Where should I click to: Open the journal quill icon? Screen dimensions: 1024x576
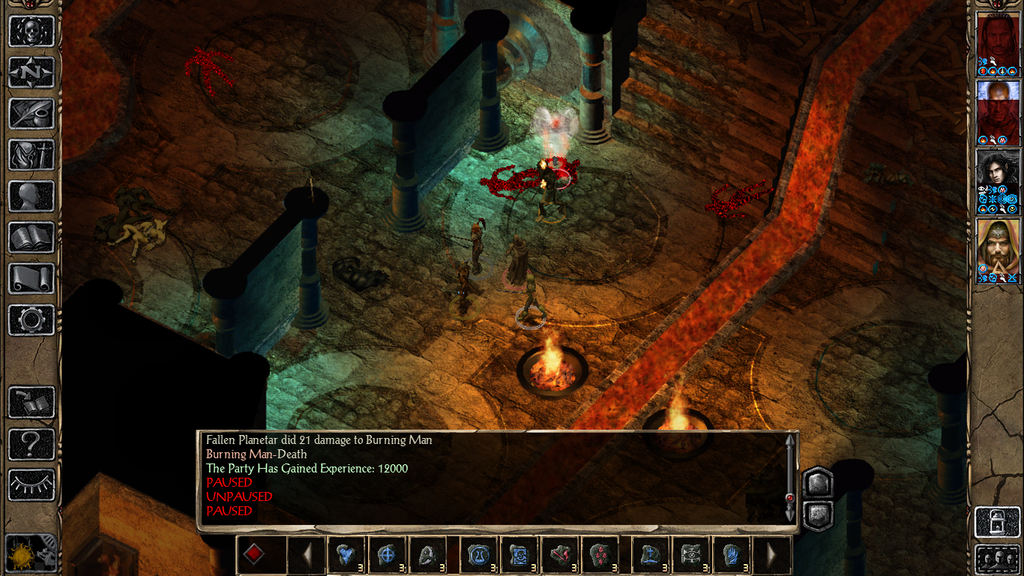pos(31,113)
